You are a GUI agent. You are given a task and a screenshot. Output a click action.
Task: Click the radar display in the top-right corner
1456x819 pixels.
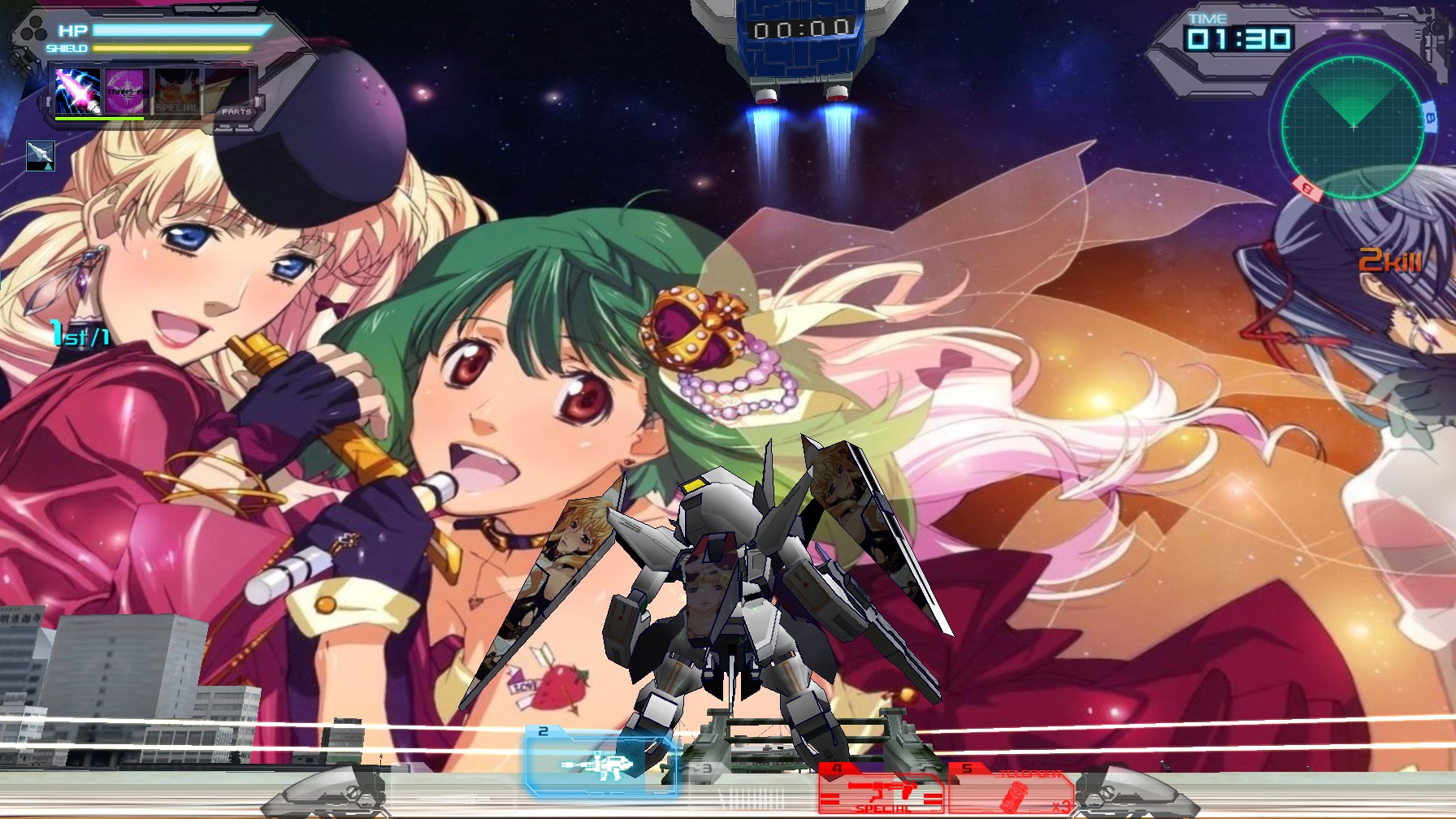(x=1354, y=127)
